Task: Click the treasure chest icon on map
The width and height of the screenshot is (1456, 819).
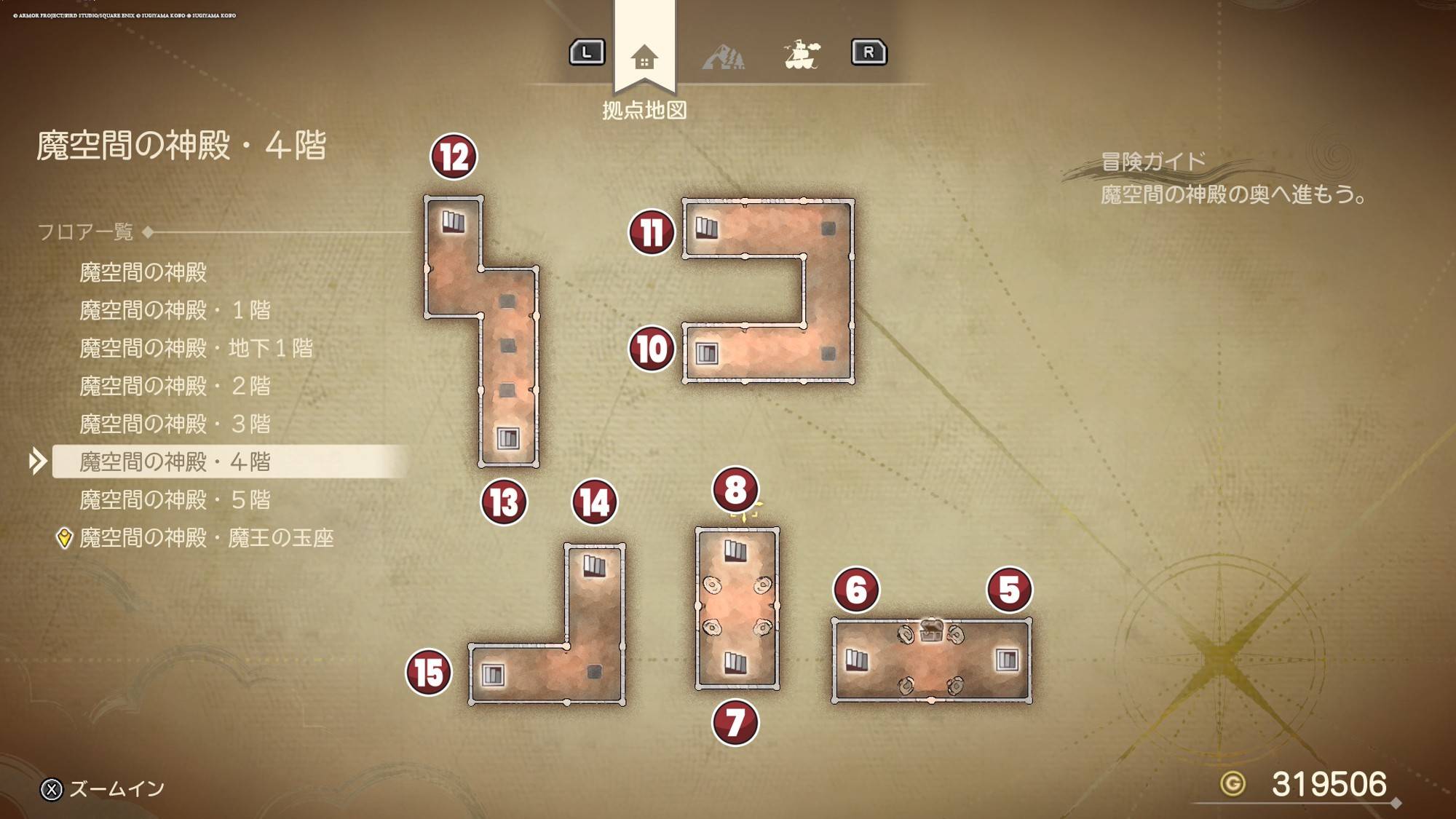Action: (x=931, y=630)
